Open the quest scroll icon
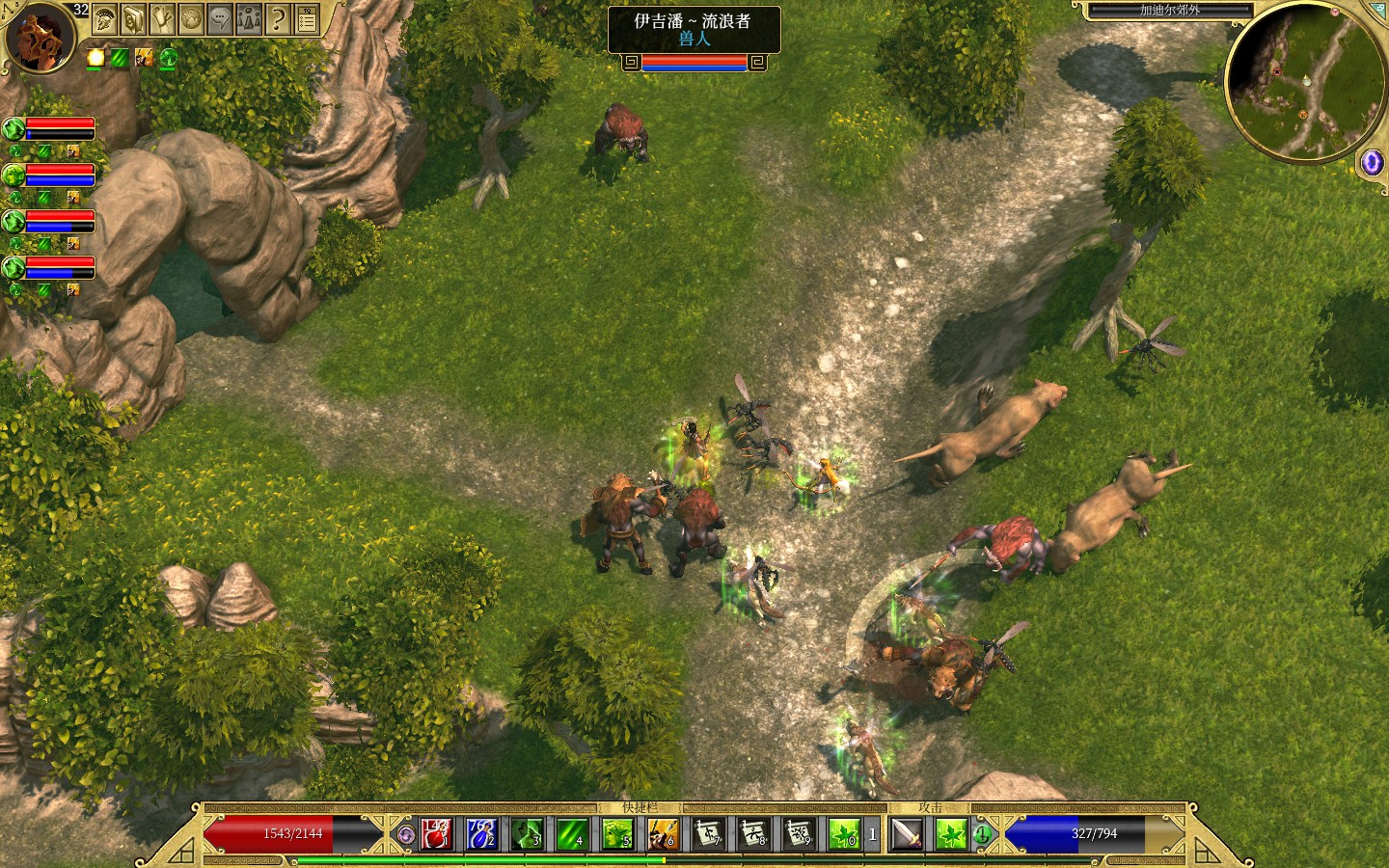The image size is (1389, 868). (162, 18)
